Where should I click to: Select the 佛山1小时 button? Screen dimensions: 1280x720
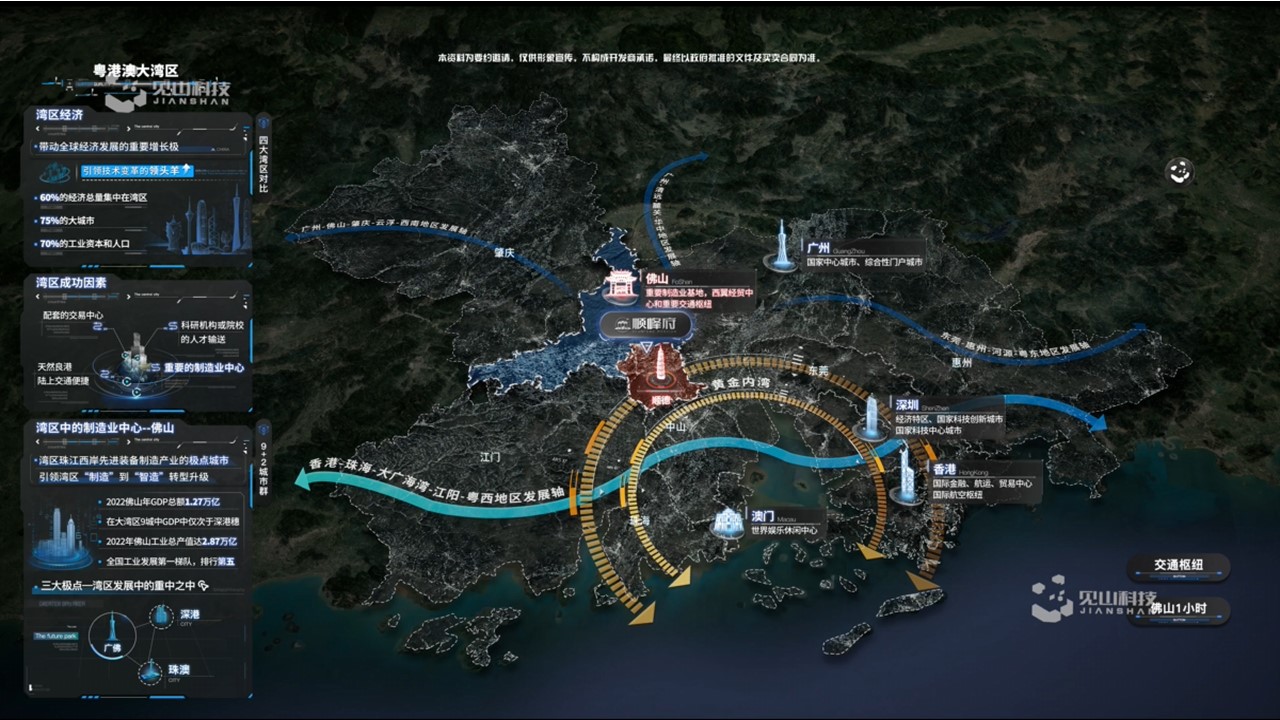[x=1177, y=609]
